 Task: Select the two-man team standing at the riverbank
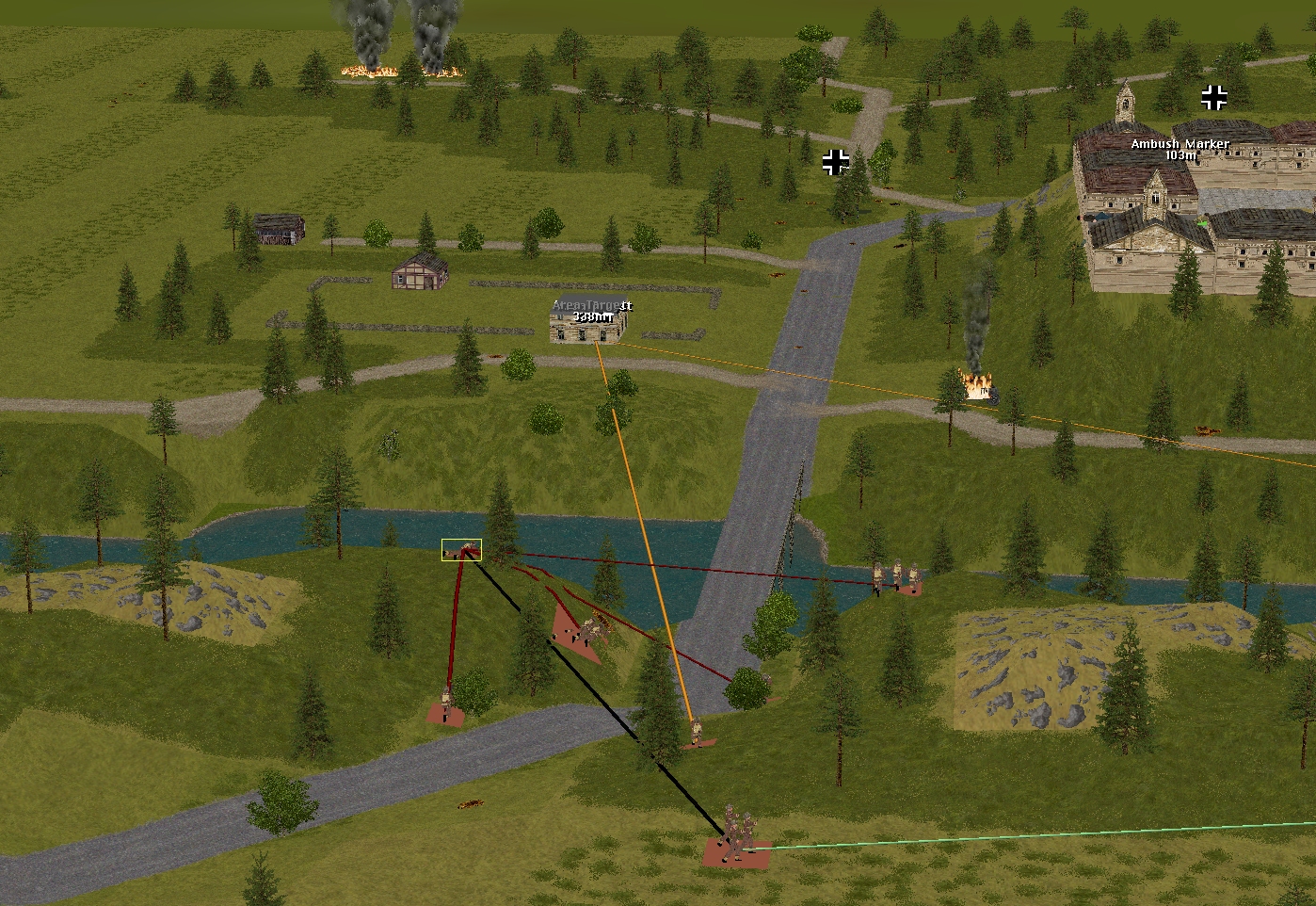click(895, 576)
